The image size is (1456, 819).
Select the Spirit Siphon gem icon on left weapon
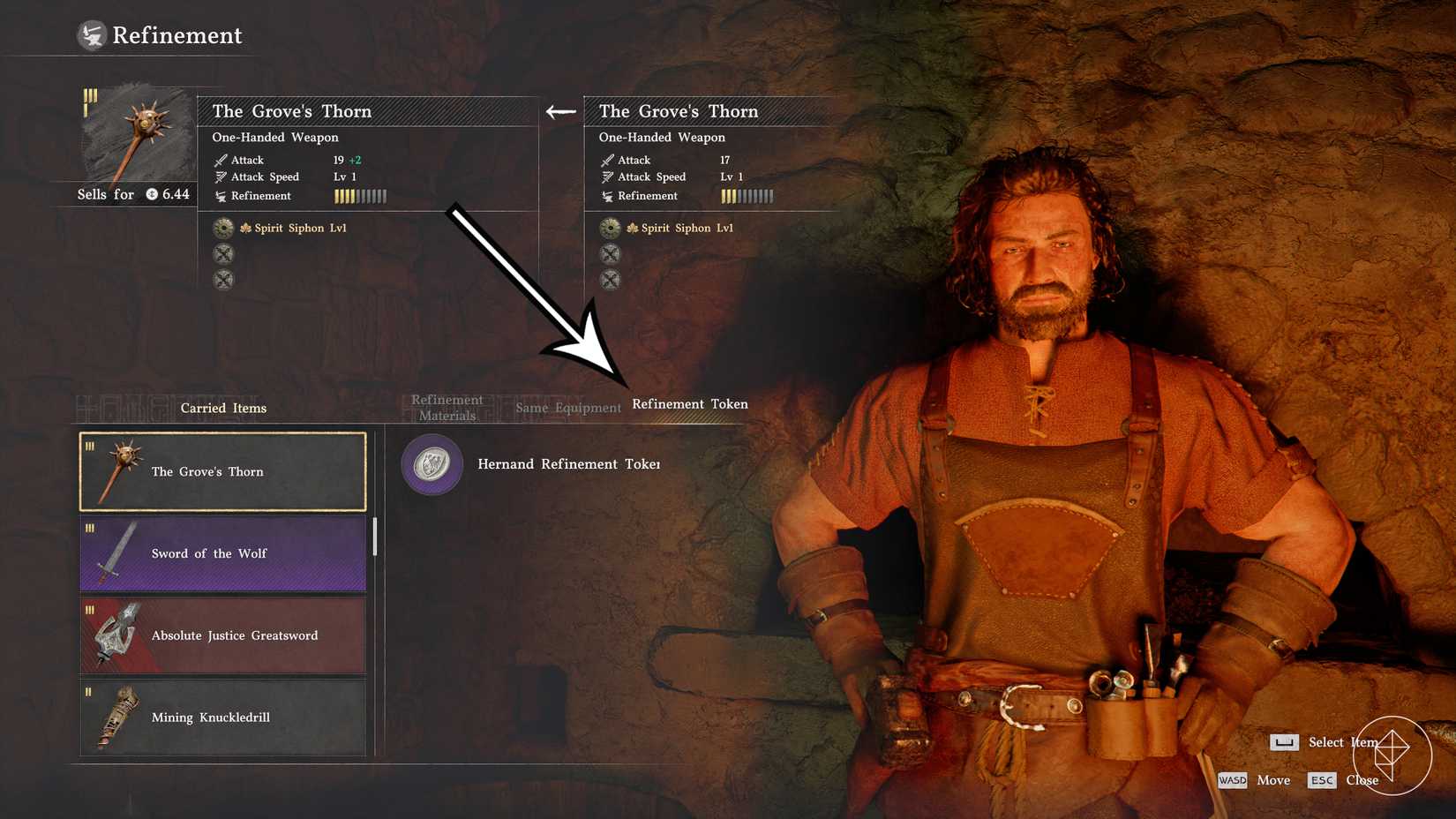(223, 227)
